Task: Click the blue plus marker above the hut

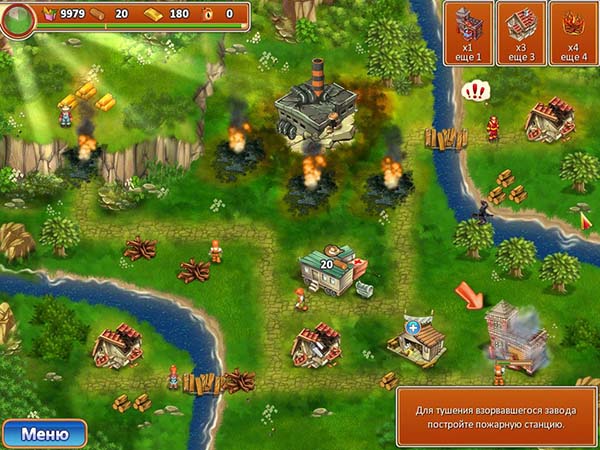Action: click(412, 327)
